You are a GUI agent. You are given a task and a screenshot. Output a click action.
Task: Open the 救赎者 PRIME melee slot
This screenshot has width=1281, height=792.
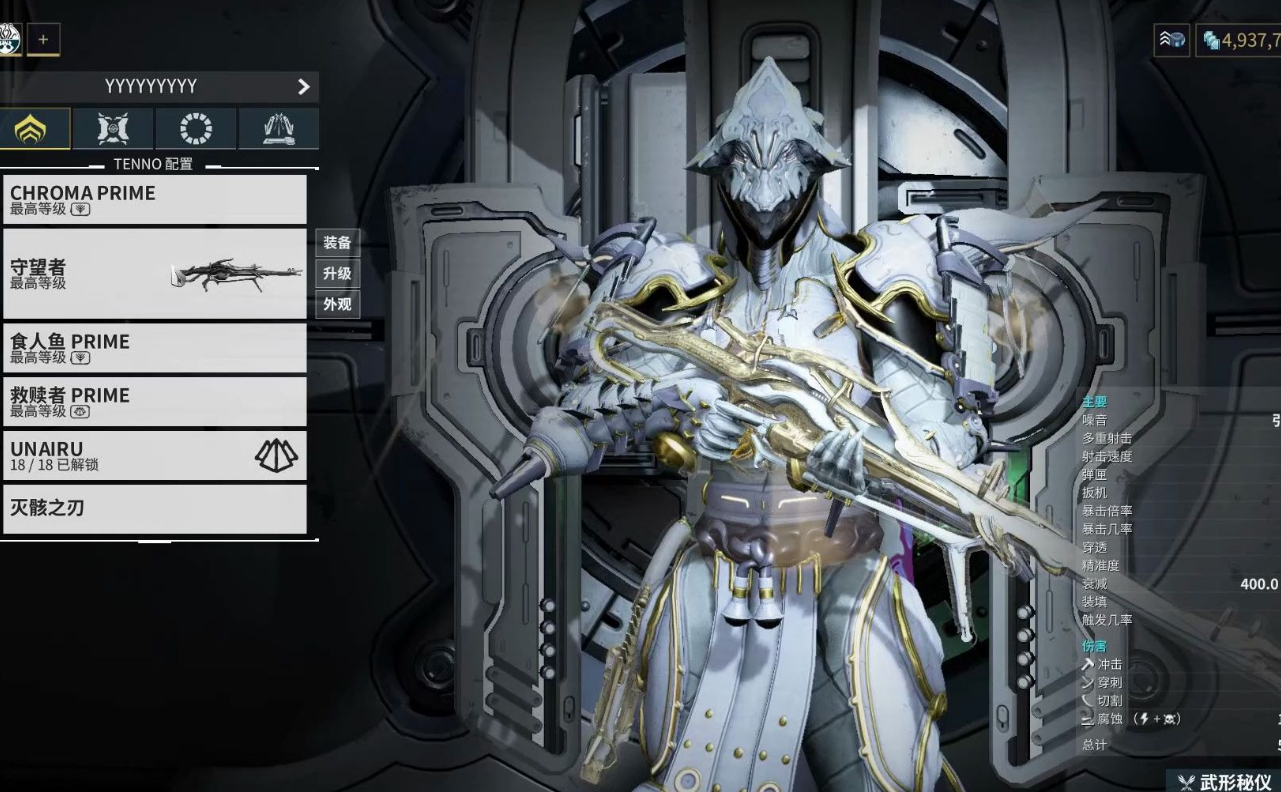click(155, 402)
